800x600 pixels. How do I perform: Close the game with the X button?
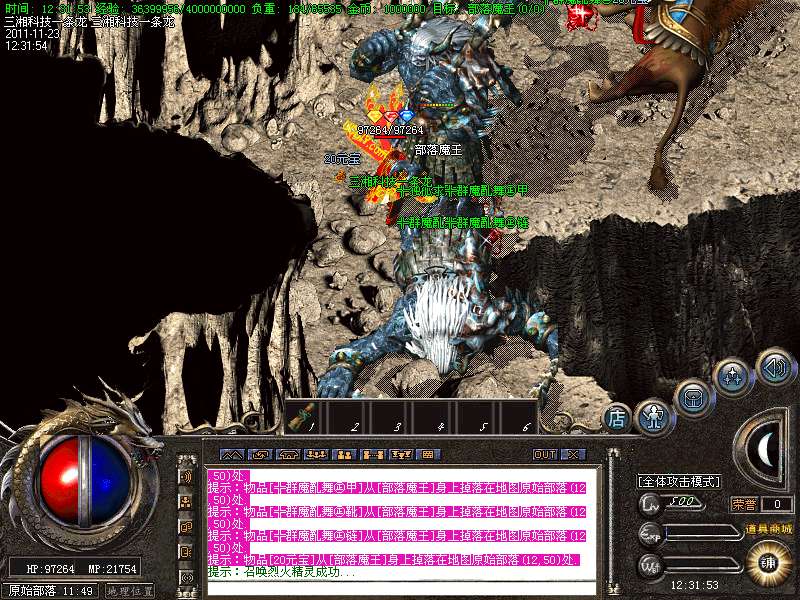(x=572, y=454)
